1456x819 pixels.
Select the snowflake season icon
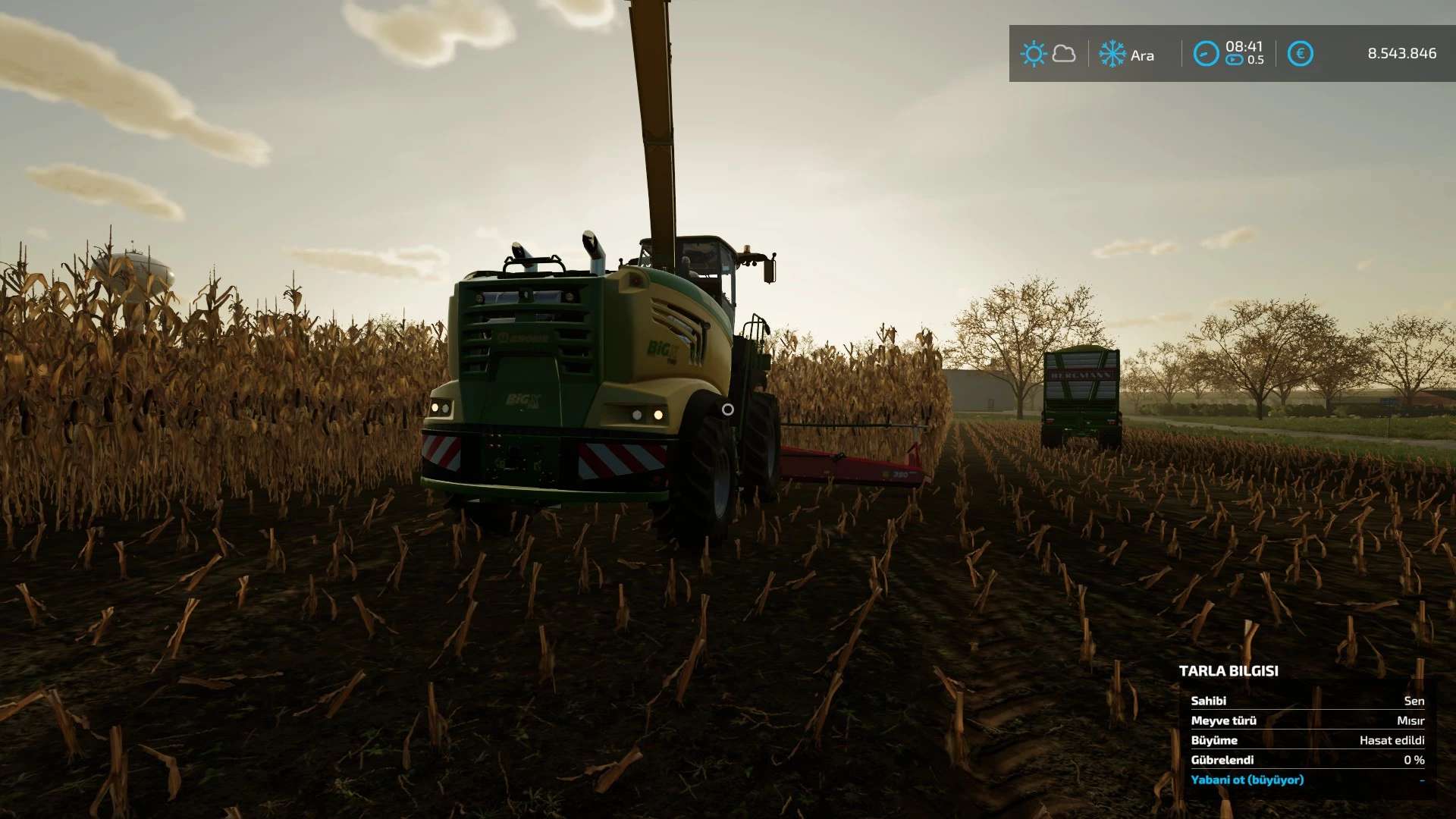(1112, 54)
